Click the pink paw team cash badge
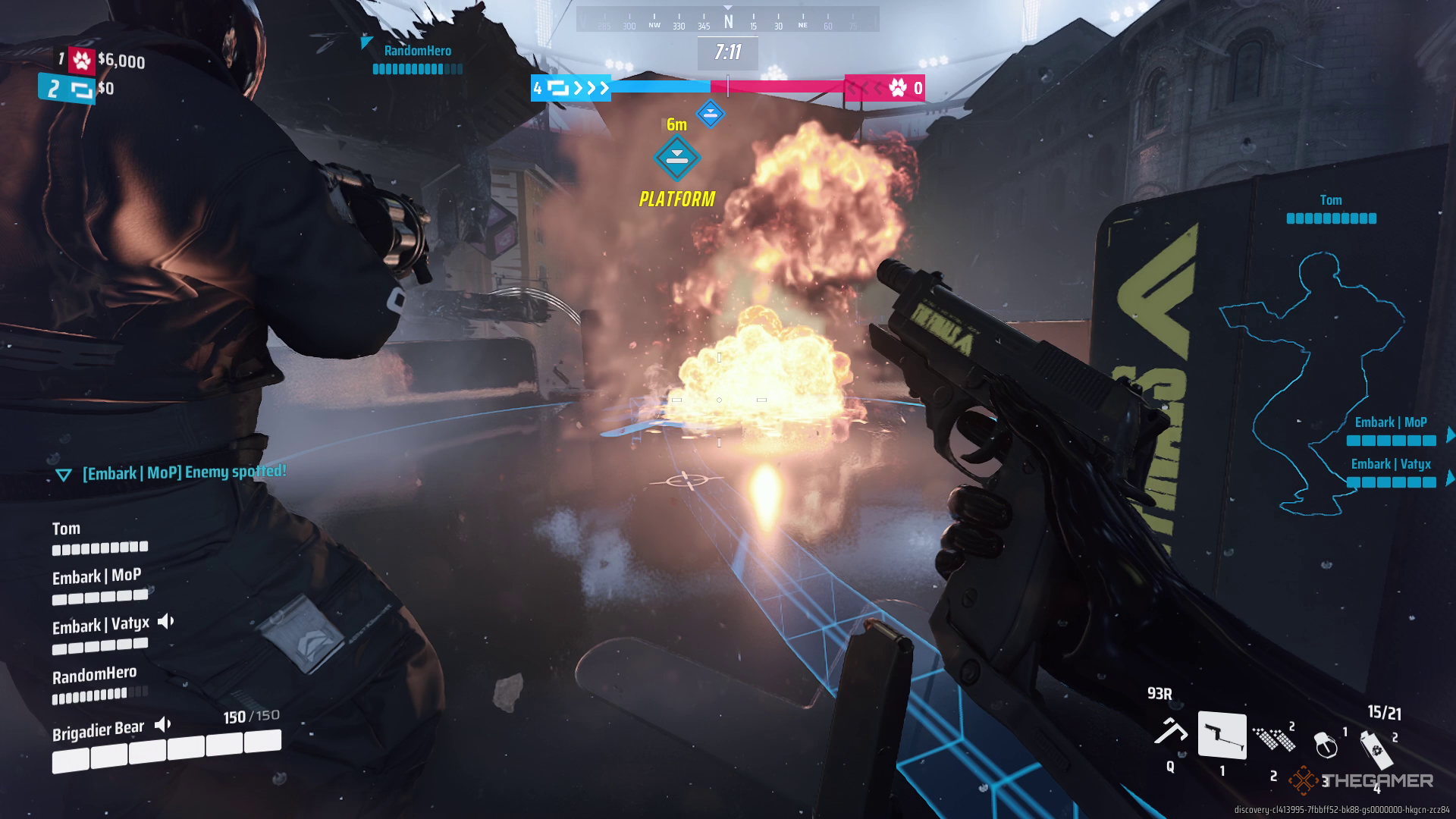Viewport: 1456px width, 819px height. coord(82,60)
